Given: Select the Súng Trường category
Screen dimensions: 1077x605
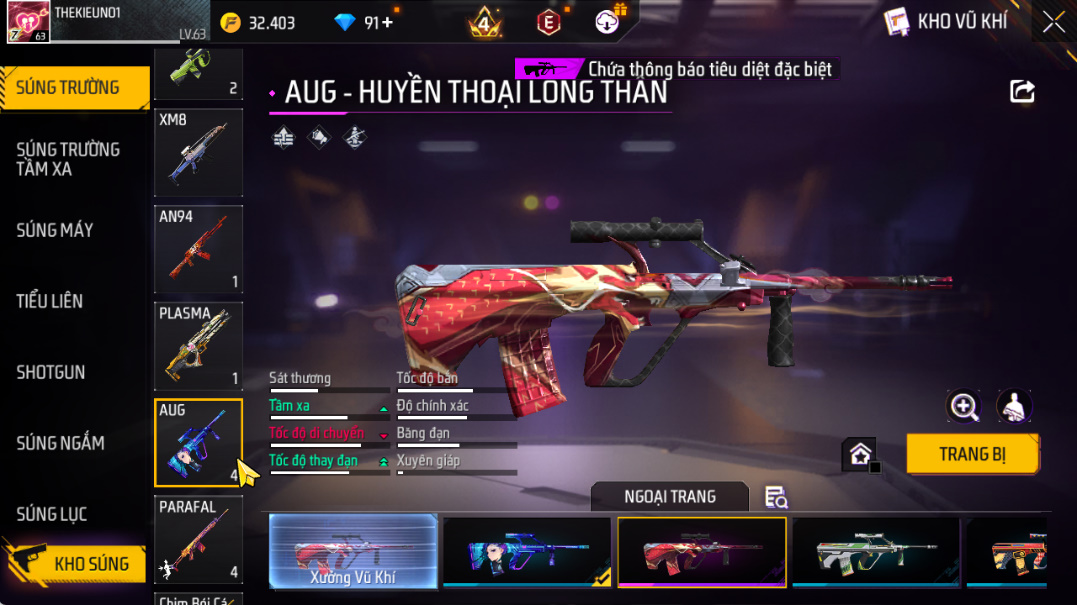Looking at the screenshot, I should click(68, 88).
